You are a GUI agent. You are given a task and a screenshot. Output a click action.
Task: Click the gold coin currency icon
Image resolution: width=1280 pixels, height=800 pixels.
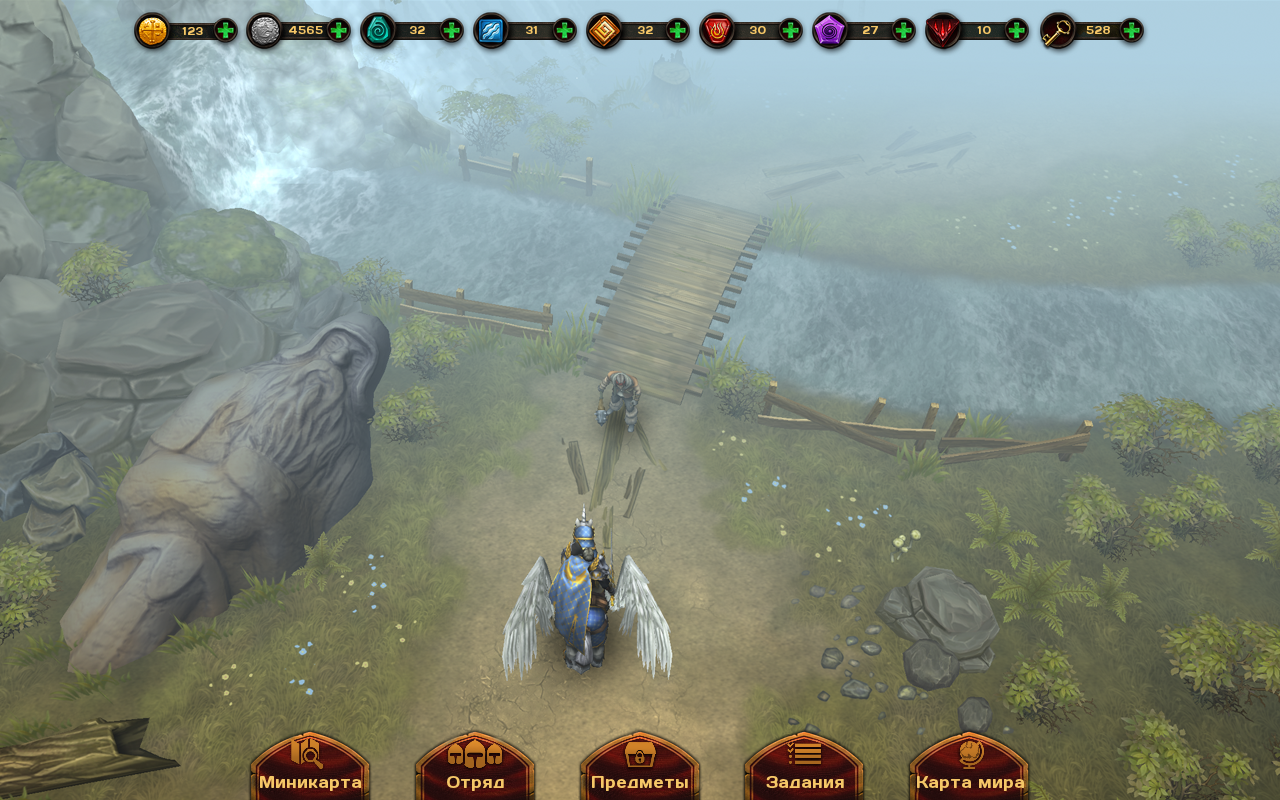[153, 31]
